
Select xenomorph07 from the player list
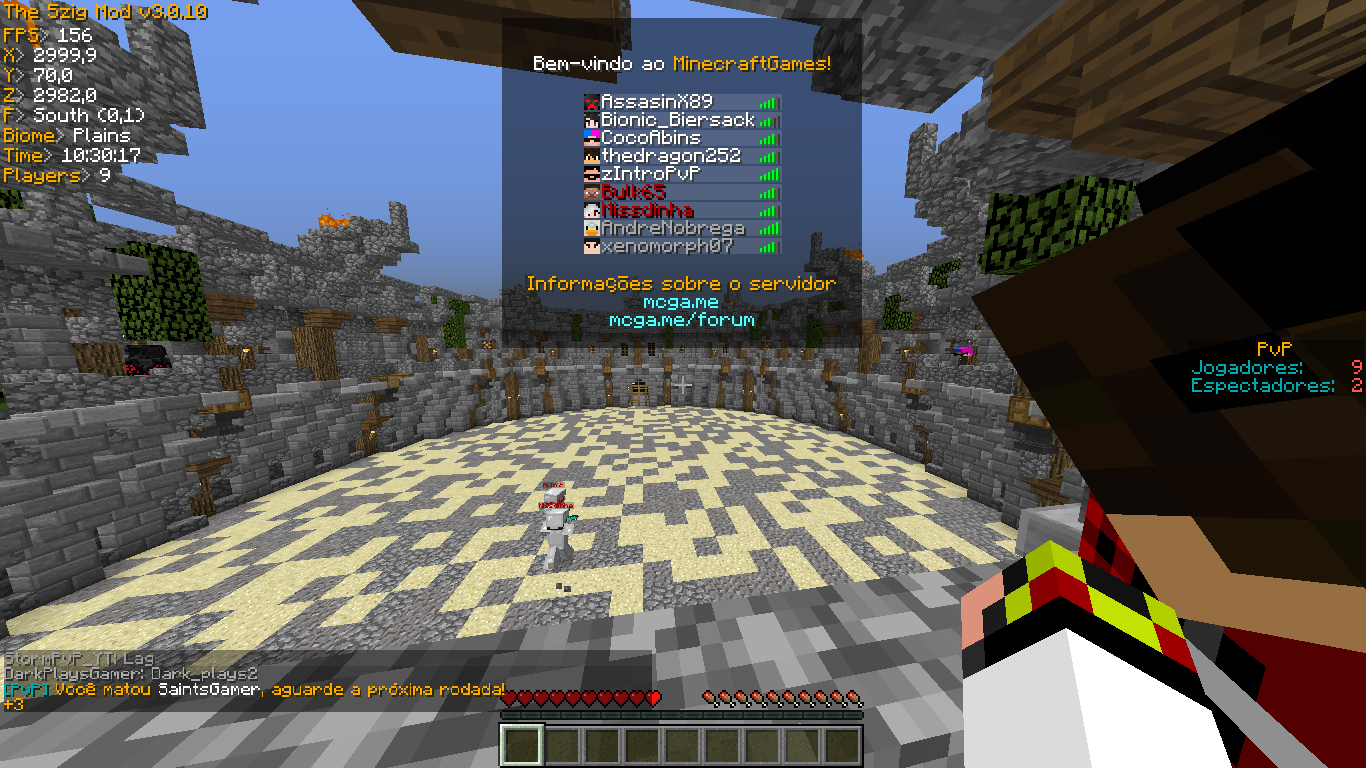coord(667,246)
